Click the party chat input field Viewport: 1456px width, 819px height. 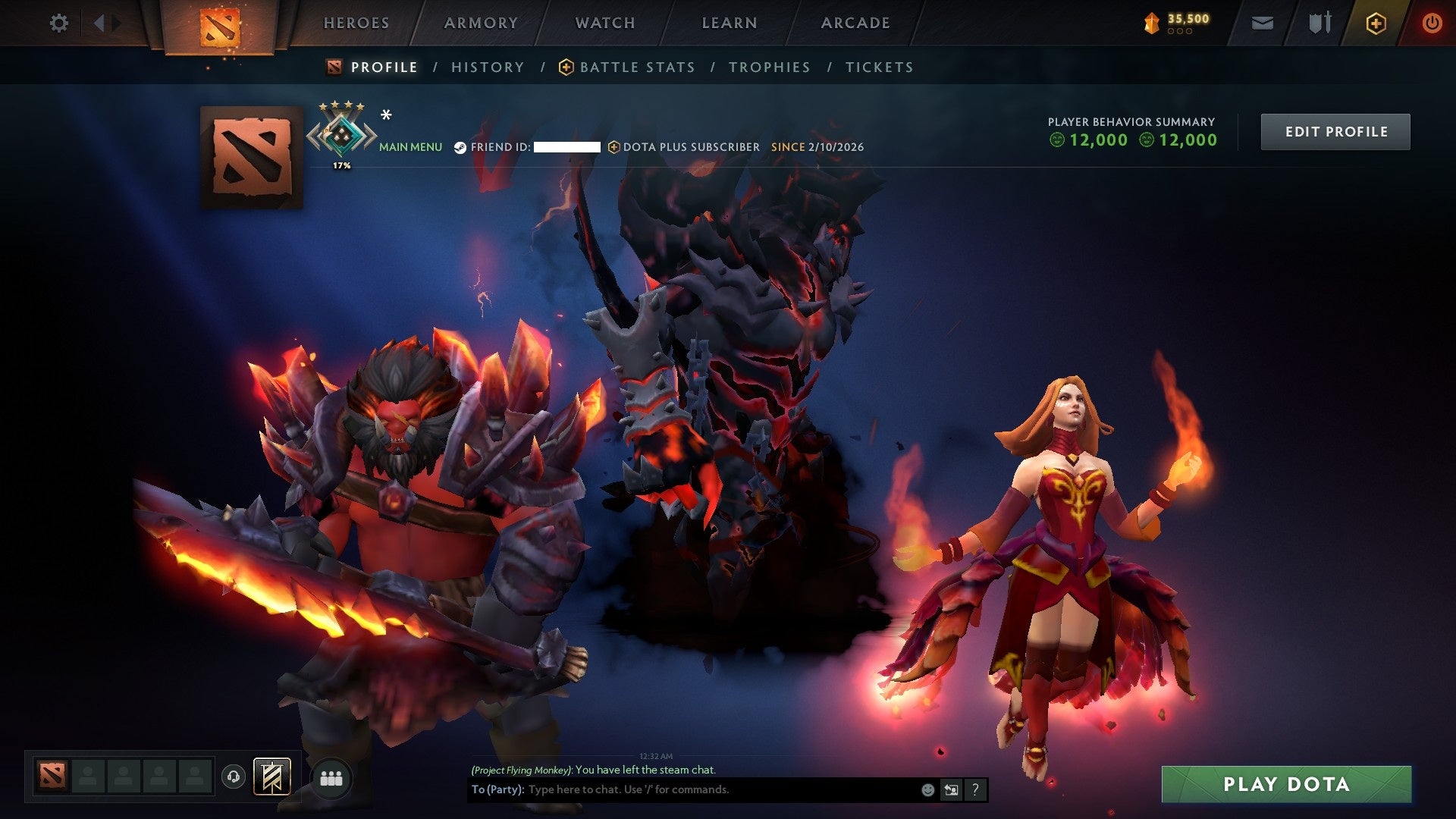click(x=682, y=789)
